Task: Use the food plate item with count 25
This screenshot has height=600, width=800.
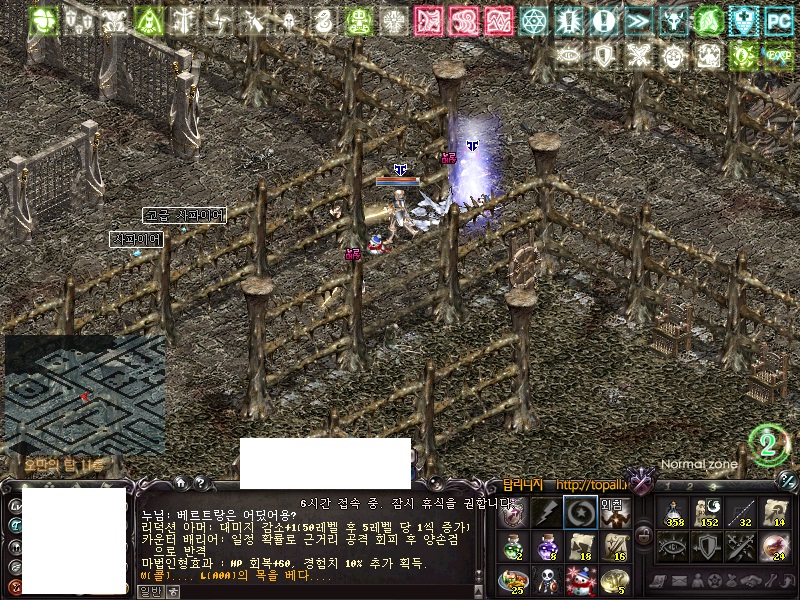Action: click(512, 578)
